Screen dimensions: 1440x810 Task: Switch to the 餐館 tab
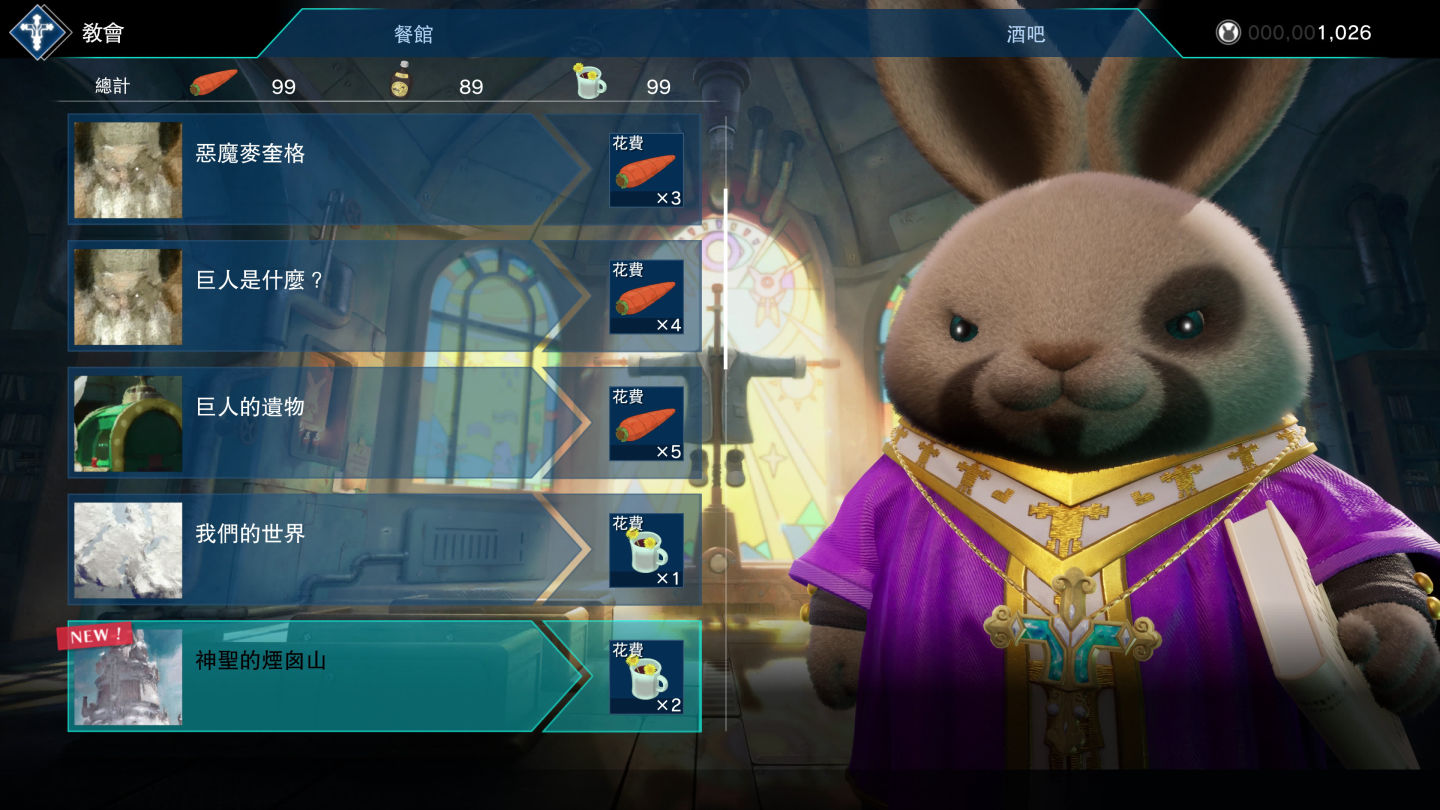(413, 34)
